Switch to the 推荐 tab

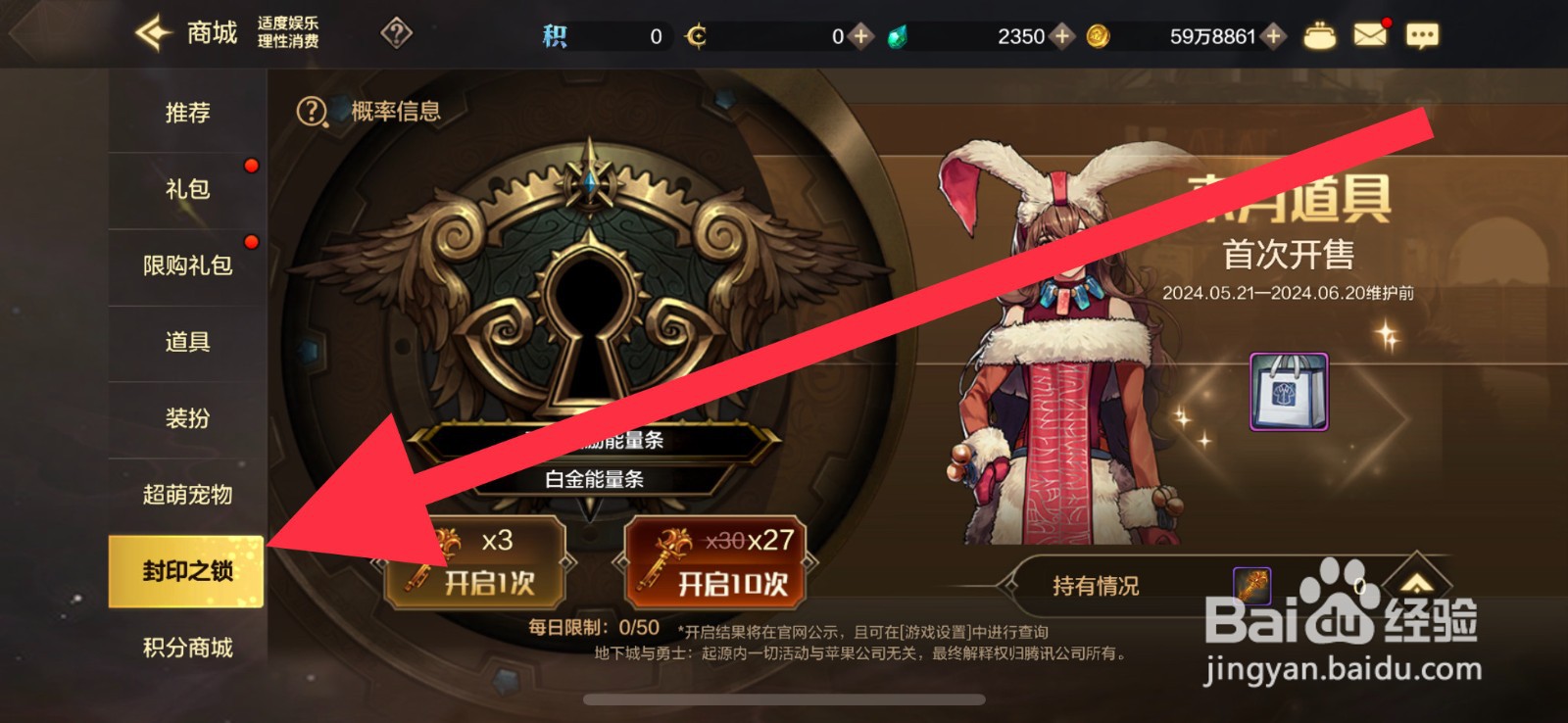(186, 113)
